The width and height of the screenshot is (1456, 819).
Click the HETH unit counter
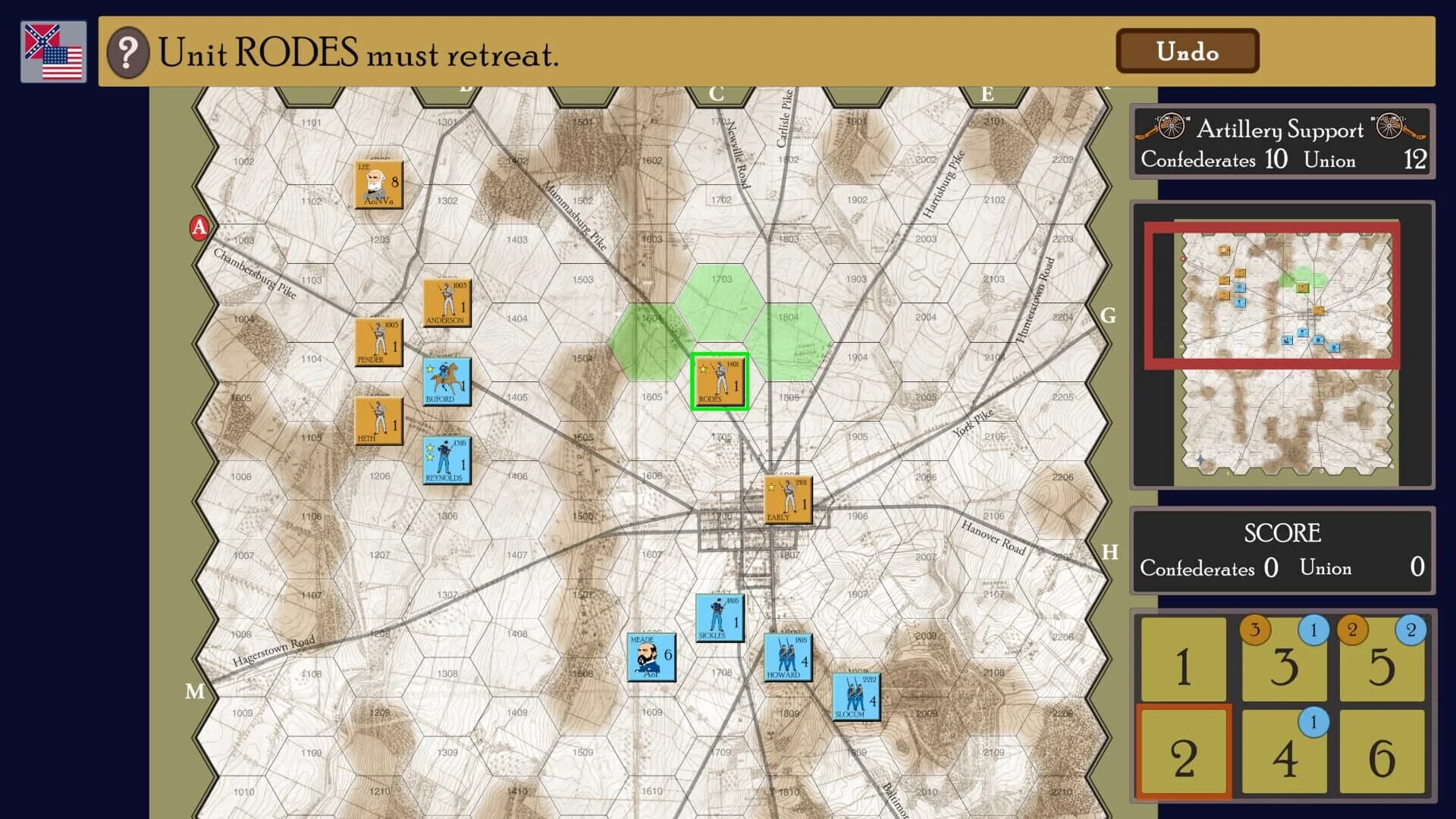(x=378, y=421)
